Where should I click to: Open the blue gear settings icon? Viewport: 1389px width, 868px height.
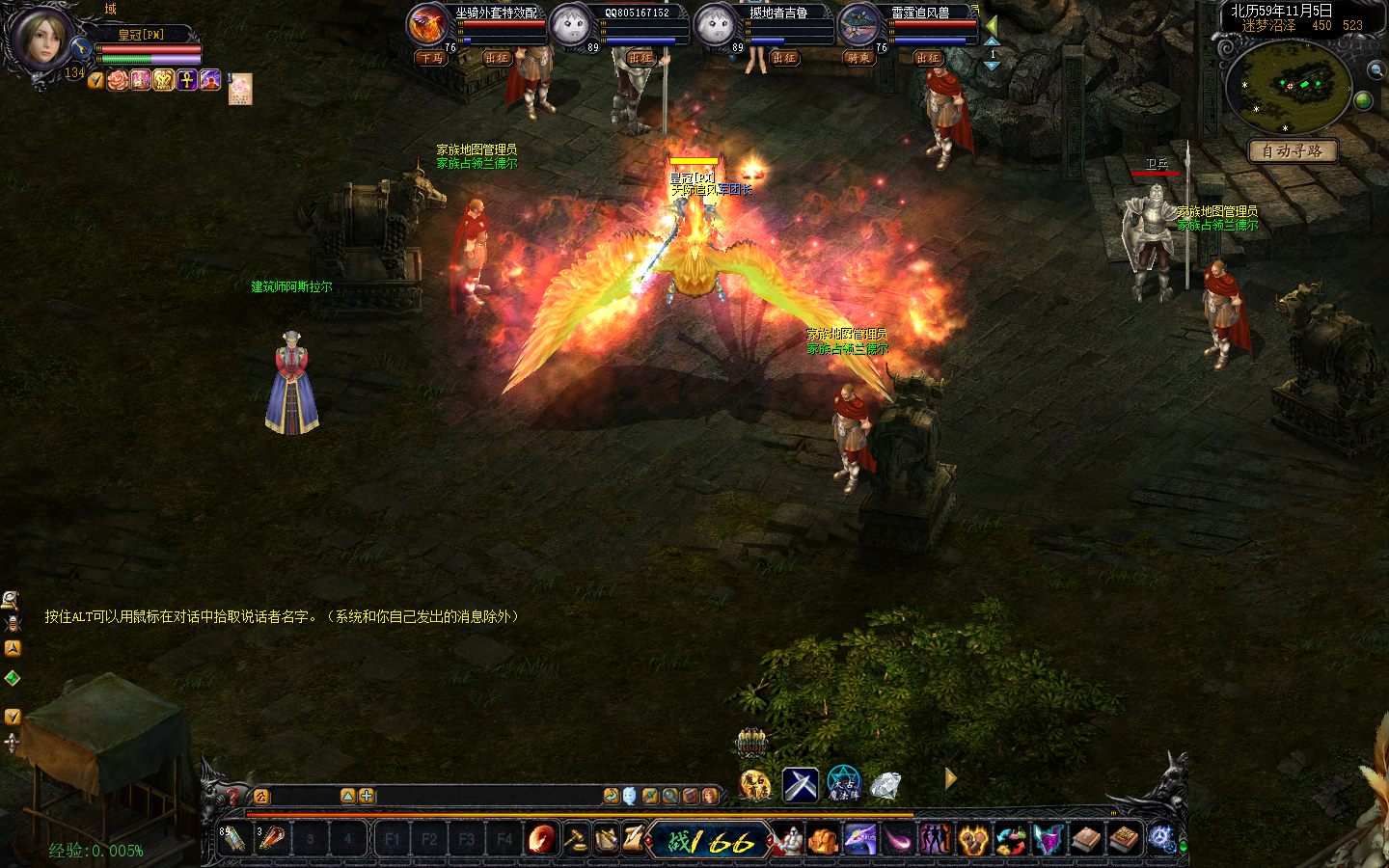[x=1160, y=839]
